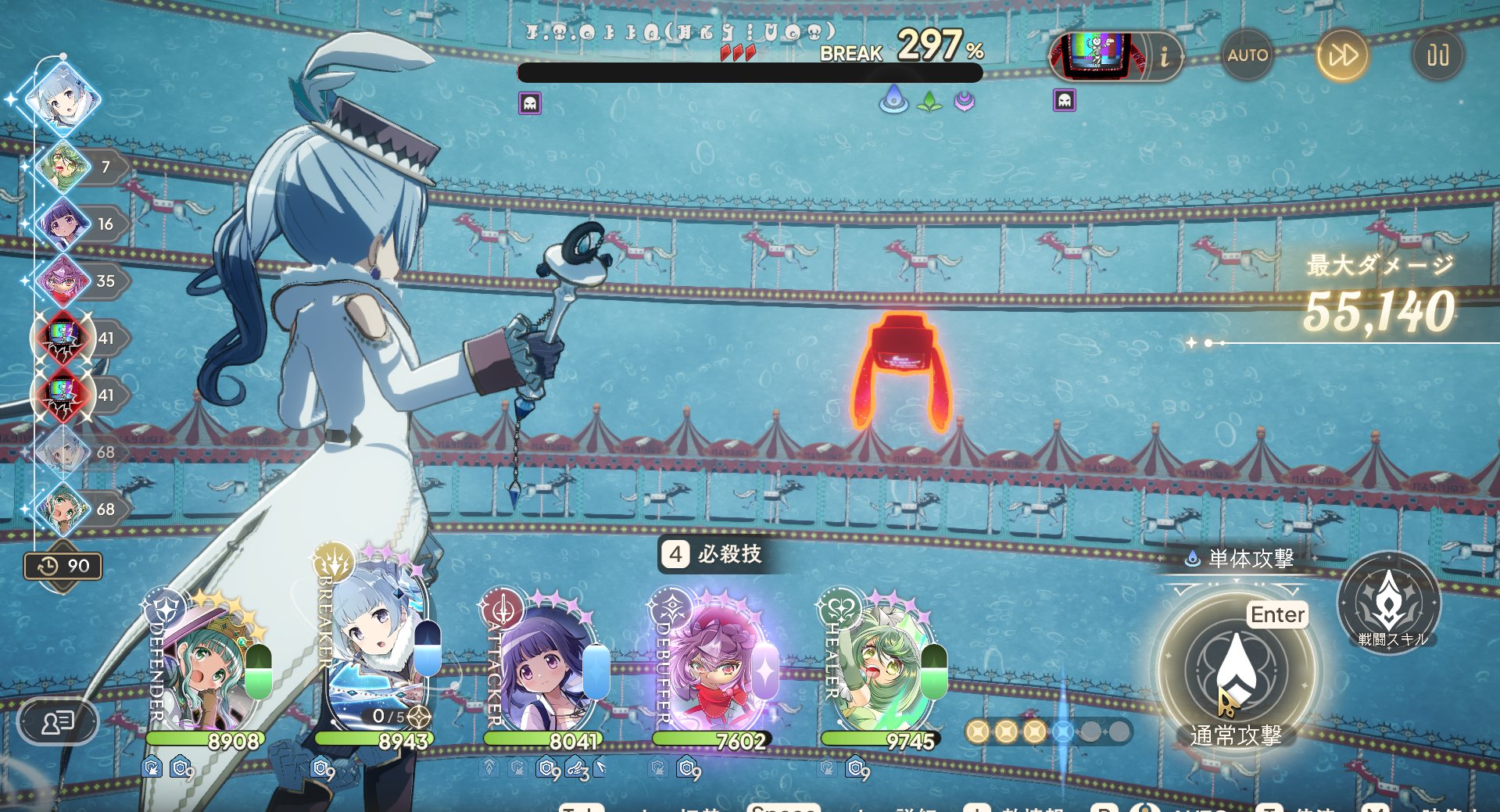
Task: Toggle the AUTO battle button
Action: point(1248,55)
